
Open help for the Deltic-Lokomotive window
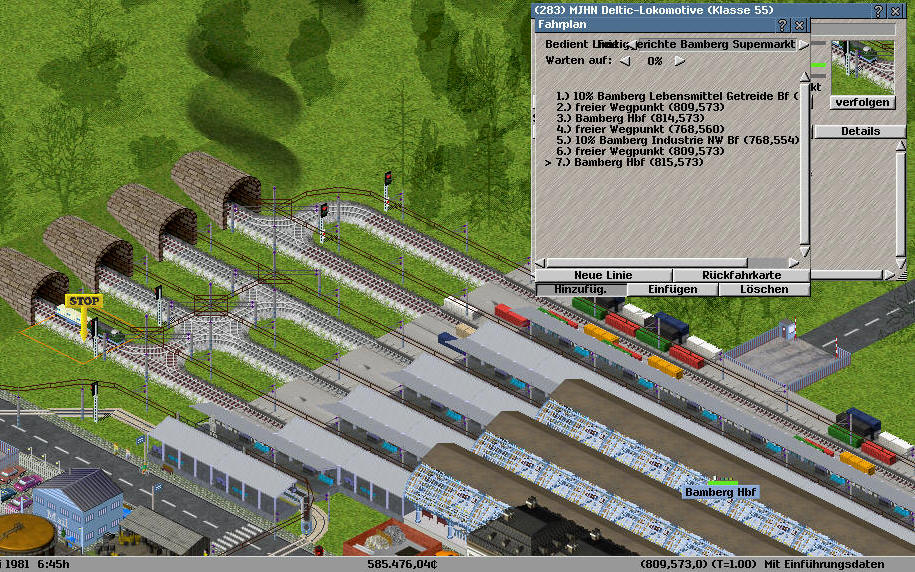click(x=877, y=10)
